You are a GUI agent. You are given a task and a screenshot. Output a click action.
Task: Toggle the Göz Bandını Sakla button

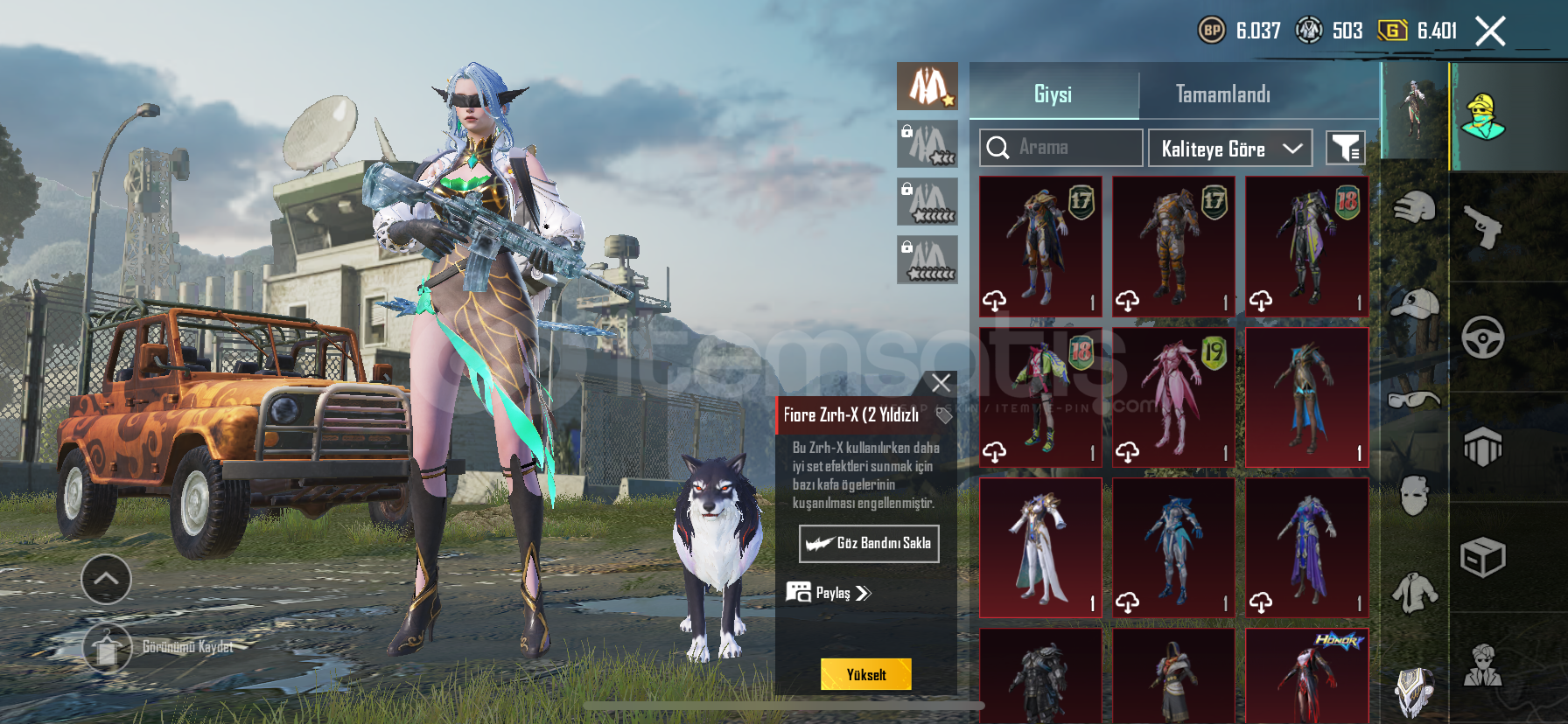point(869,543)
